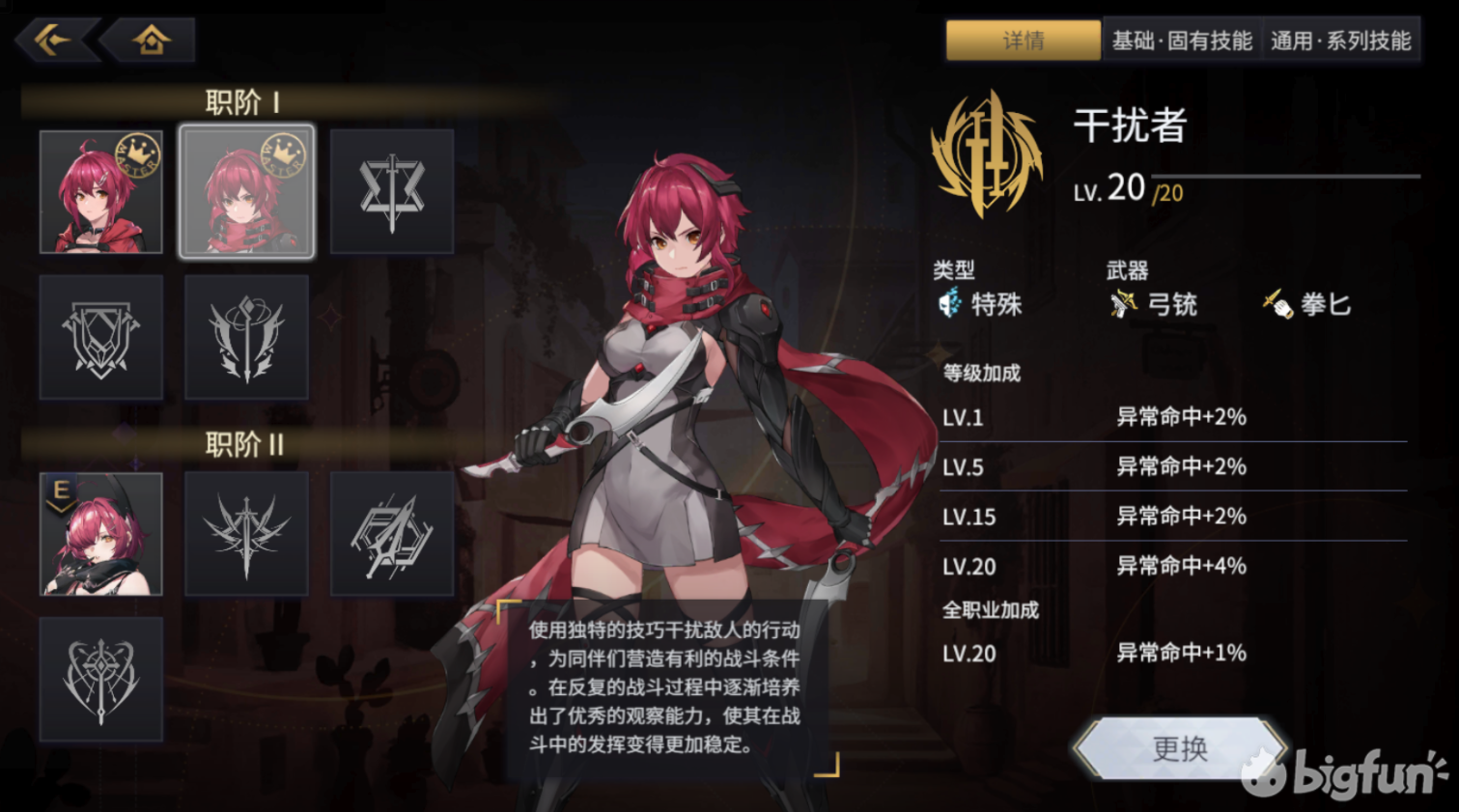Viewport: 1459px width, 812px height.
Task: Click the 拳匕 weapon icon
Action: [1277, 305]
